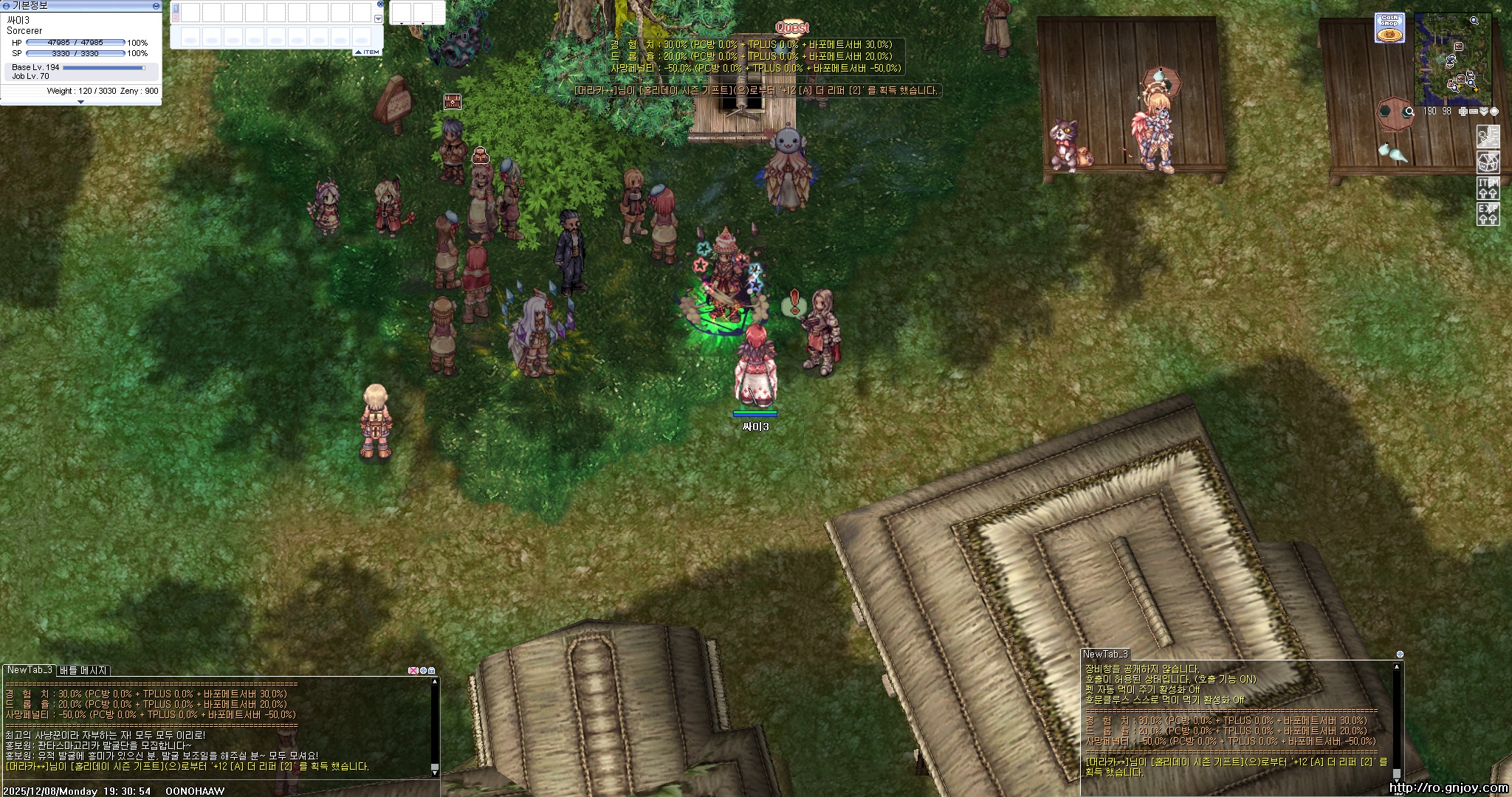
Task: Open the world map magnifier beside the coordinates
Action: 1409,111
